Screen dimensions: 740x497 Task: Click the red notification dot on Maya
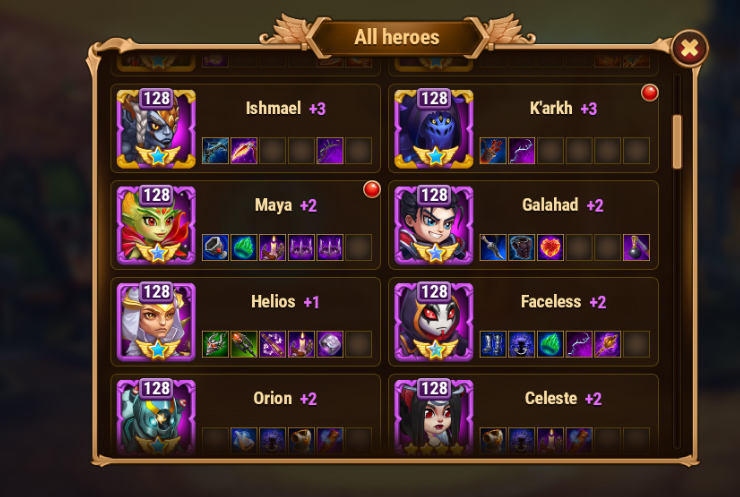[372, 189]
